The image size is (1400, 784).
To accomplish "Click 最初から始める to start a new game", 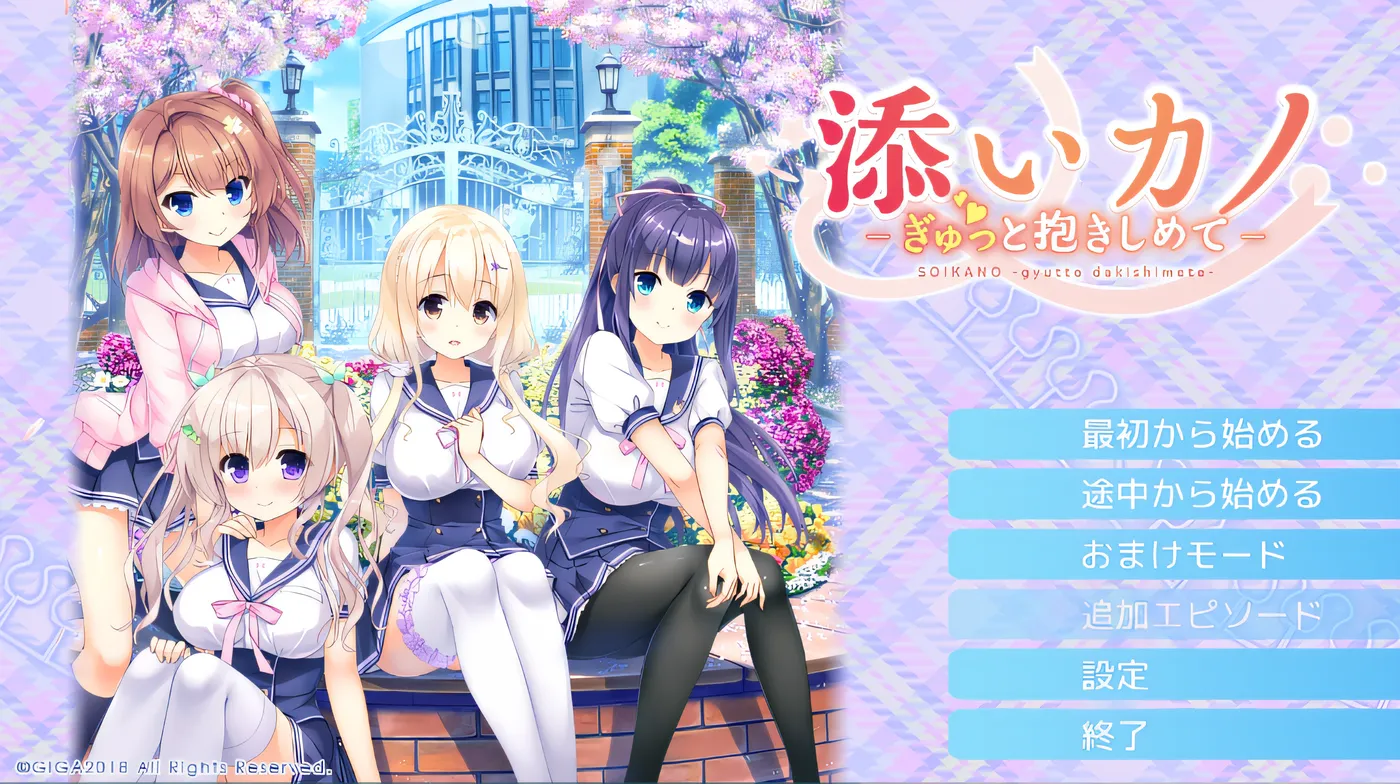I will point(1198,437).
